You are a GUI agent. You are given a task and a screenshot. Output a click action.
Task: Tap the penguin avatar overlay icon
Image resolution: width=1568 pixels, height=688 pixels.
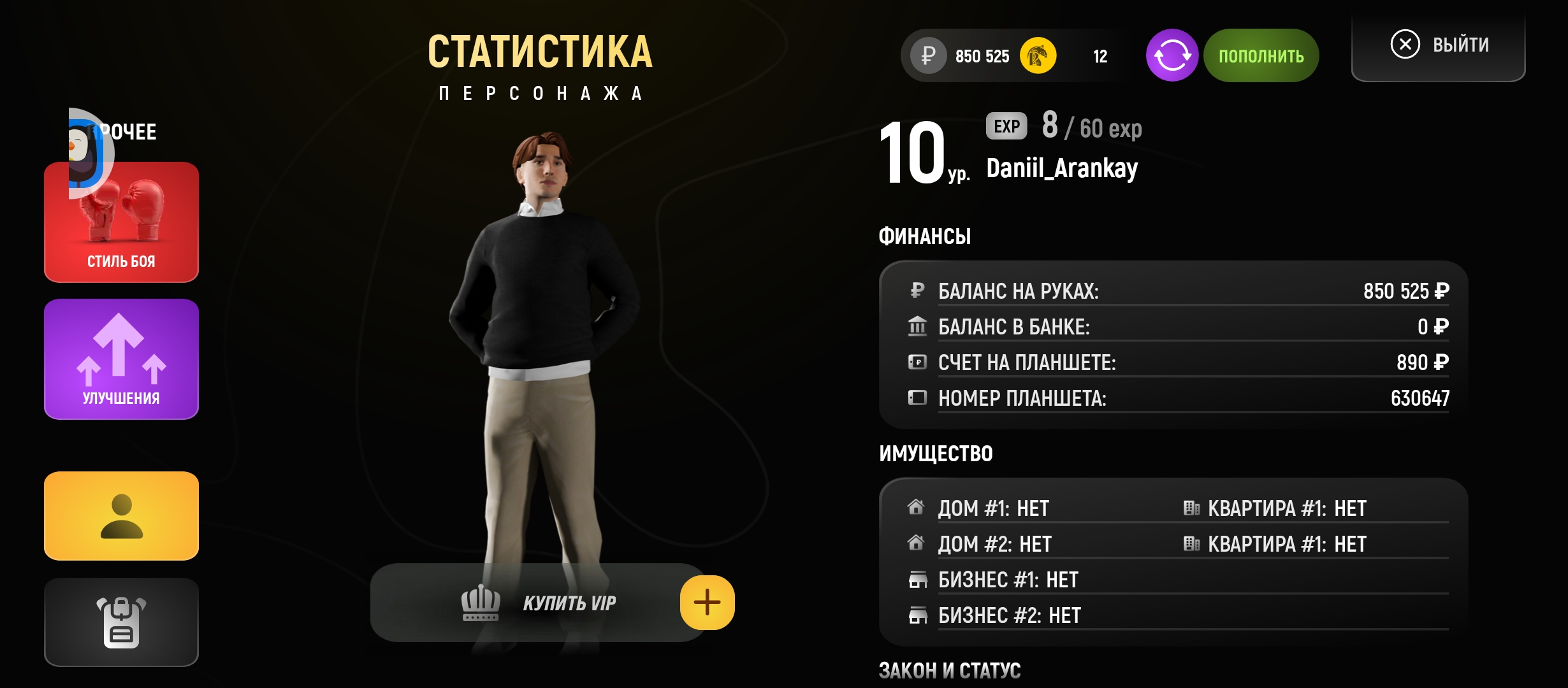tap(88, 153)
